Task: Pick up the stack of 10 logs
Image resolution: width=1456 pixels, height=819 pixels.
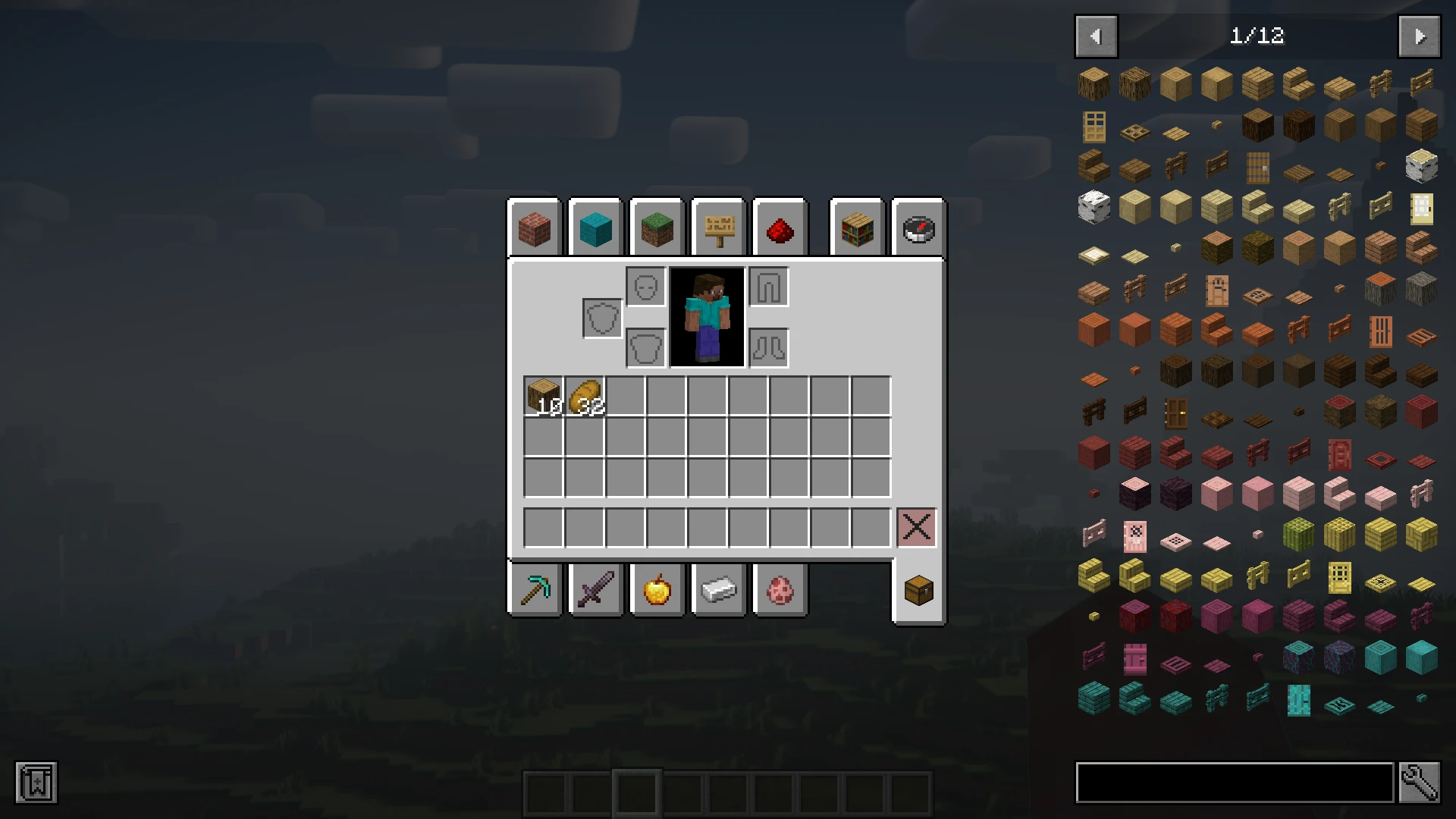Action: point(543,396)
